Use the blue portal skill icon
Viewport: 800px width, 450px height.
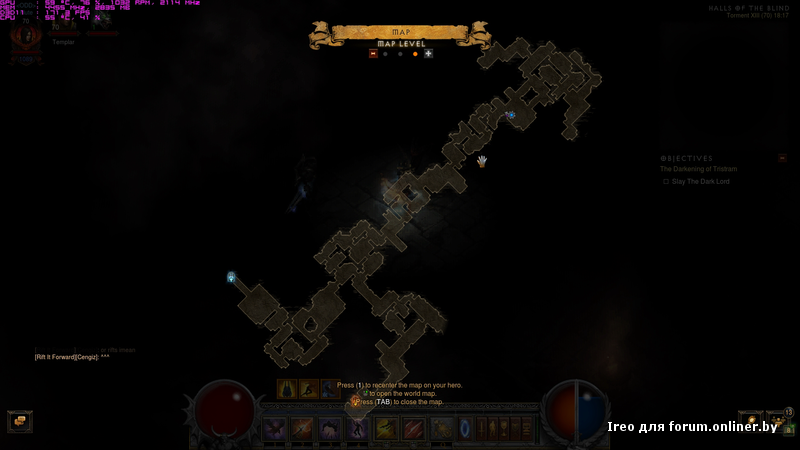pyautogui.click(x=466, y=429)
